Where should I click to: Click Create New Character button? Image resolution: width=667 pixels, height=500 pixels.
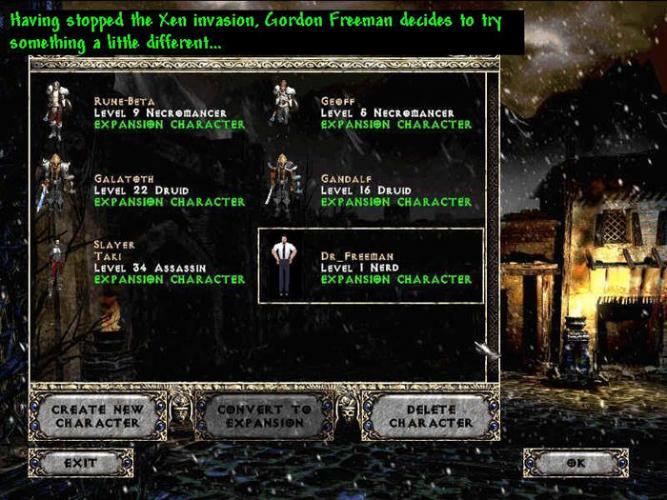98,416
